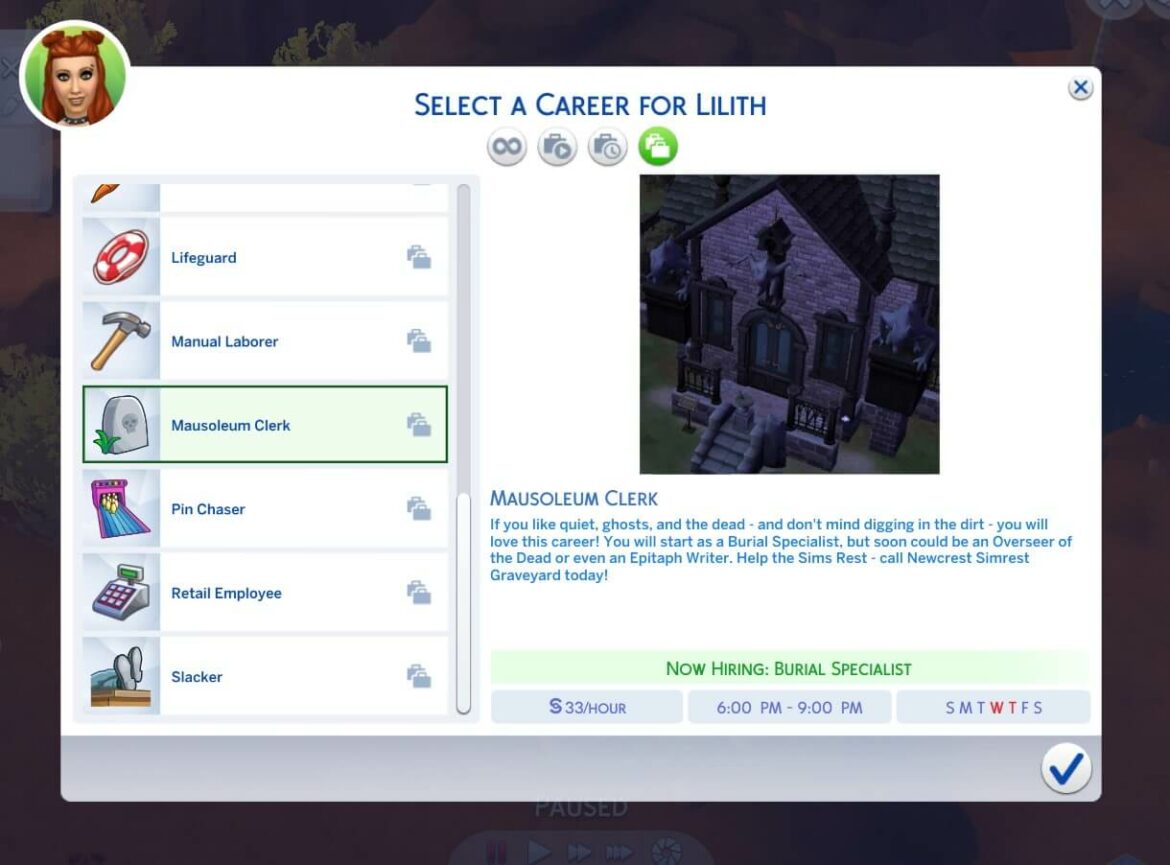Toggle the briefcase-with-play-arrow career filter

557,148
